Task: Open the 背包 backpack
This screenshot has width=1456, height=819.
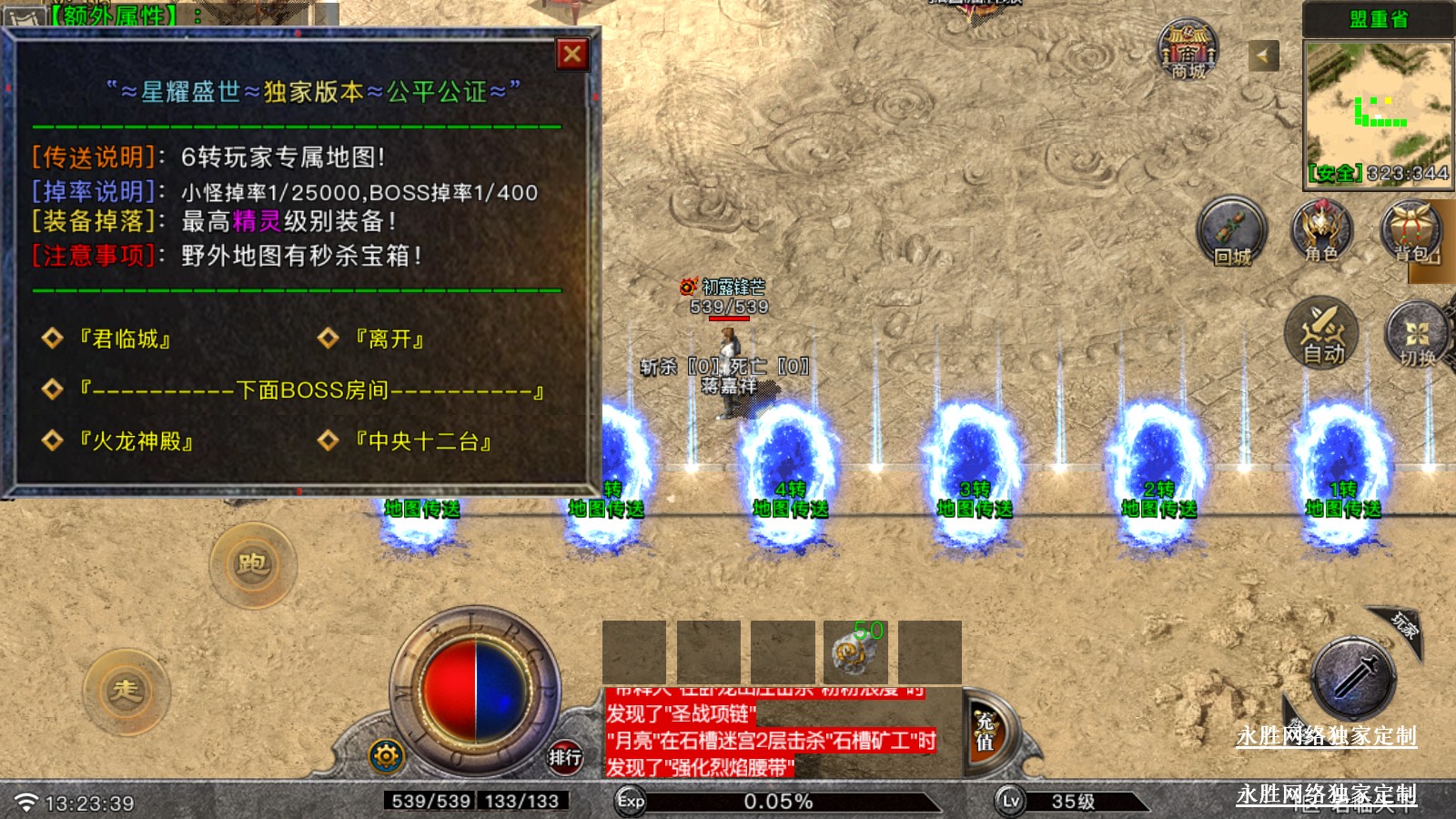Action: point(1413,232)
